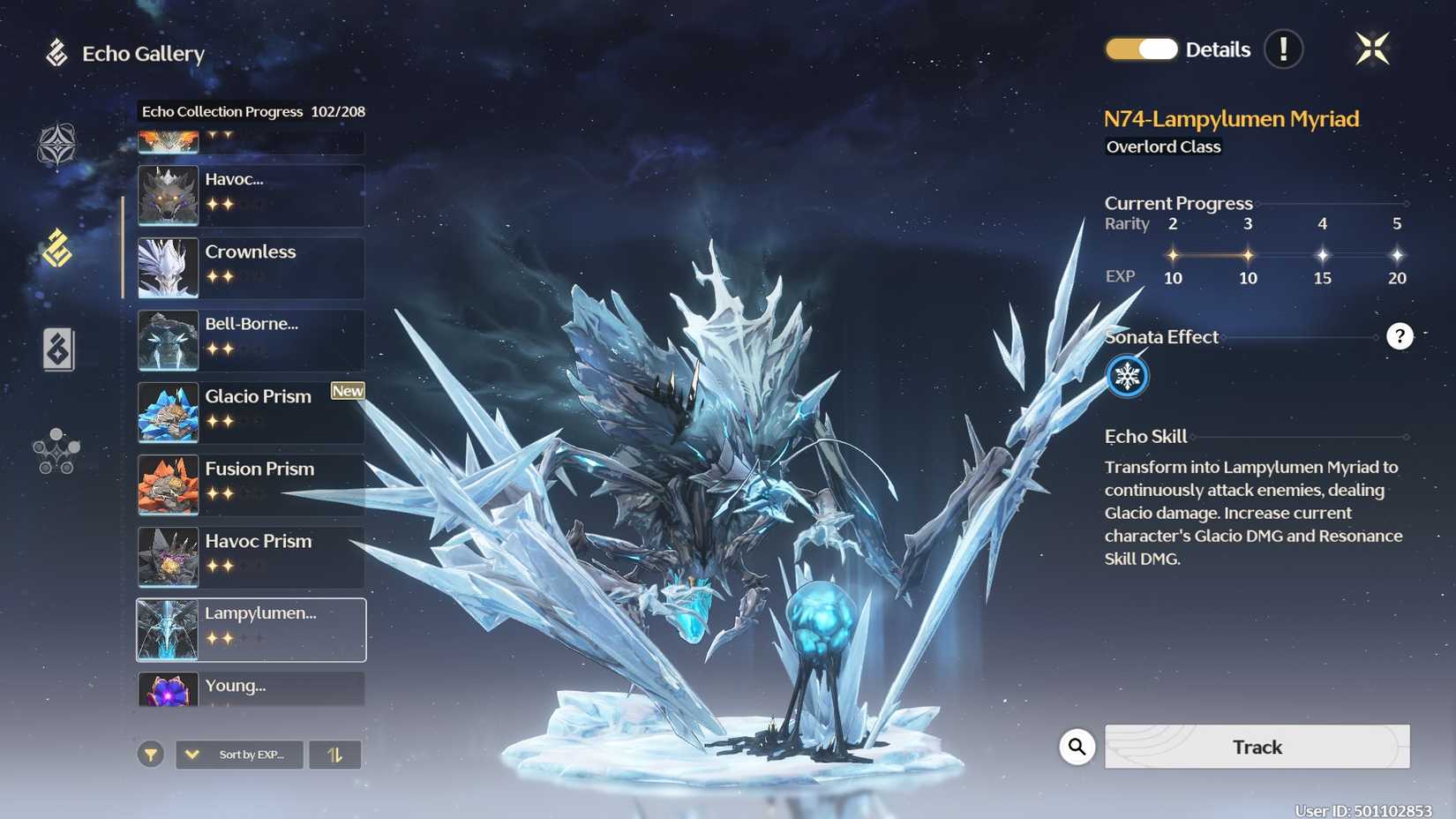Image resolution: width=1456 pixels, height=819 pixels.
Task: Choose the Lampylumen echo list entry
Action: [x=251, y=629]
